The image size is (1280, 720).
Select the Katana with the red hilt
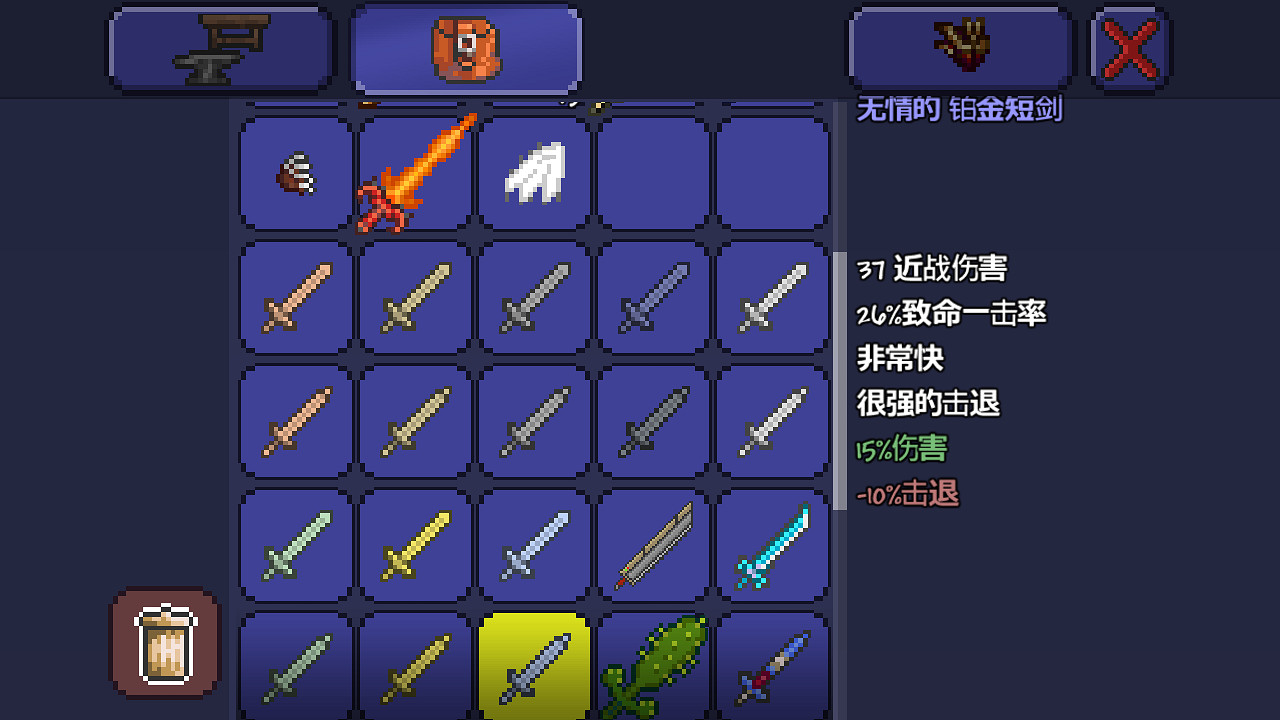point(772,665)
